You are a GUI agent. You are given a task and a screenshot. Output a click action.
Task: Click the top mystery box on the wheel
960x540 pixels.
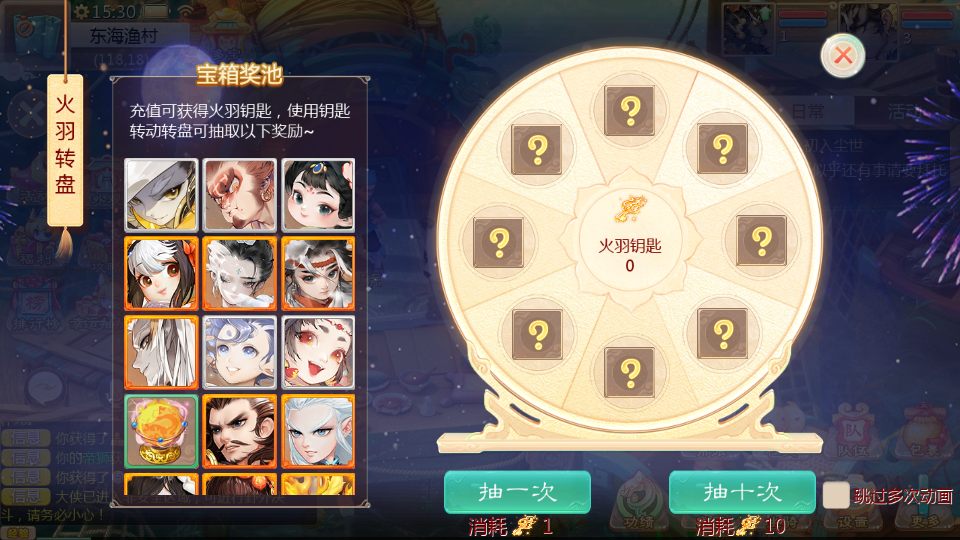click(x=630, y=110)
